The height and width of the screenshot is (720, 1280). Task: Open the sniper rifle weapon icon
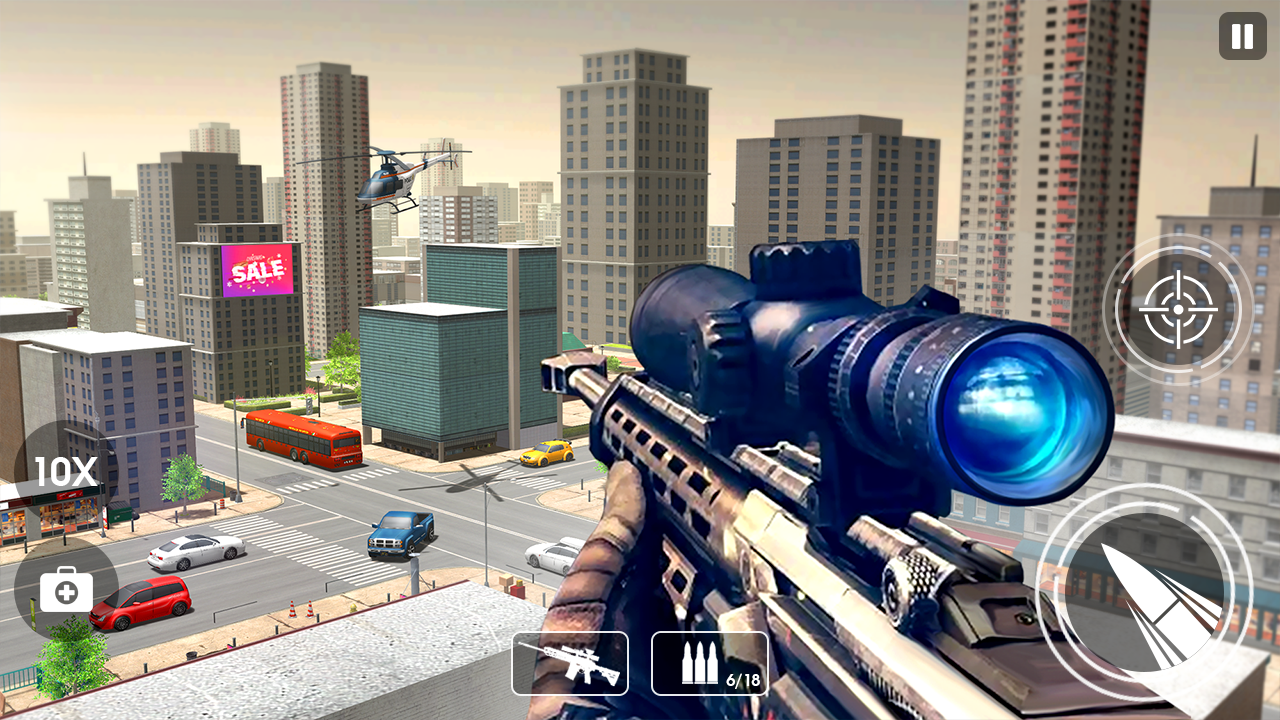tap(570, 663)
